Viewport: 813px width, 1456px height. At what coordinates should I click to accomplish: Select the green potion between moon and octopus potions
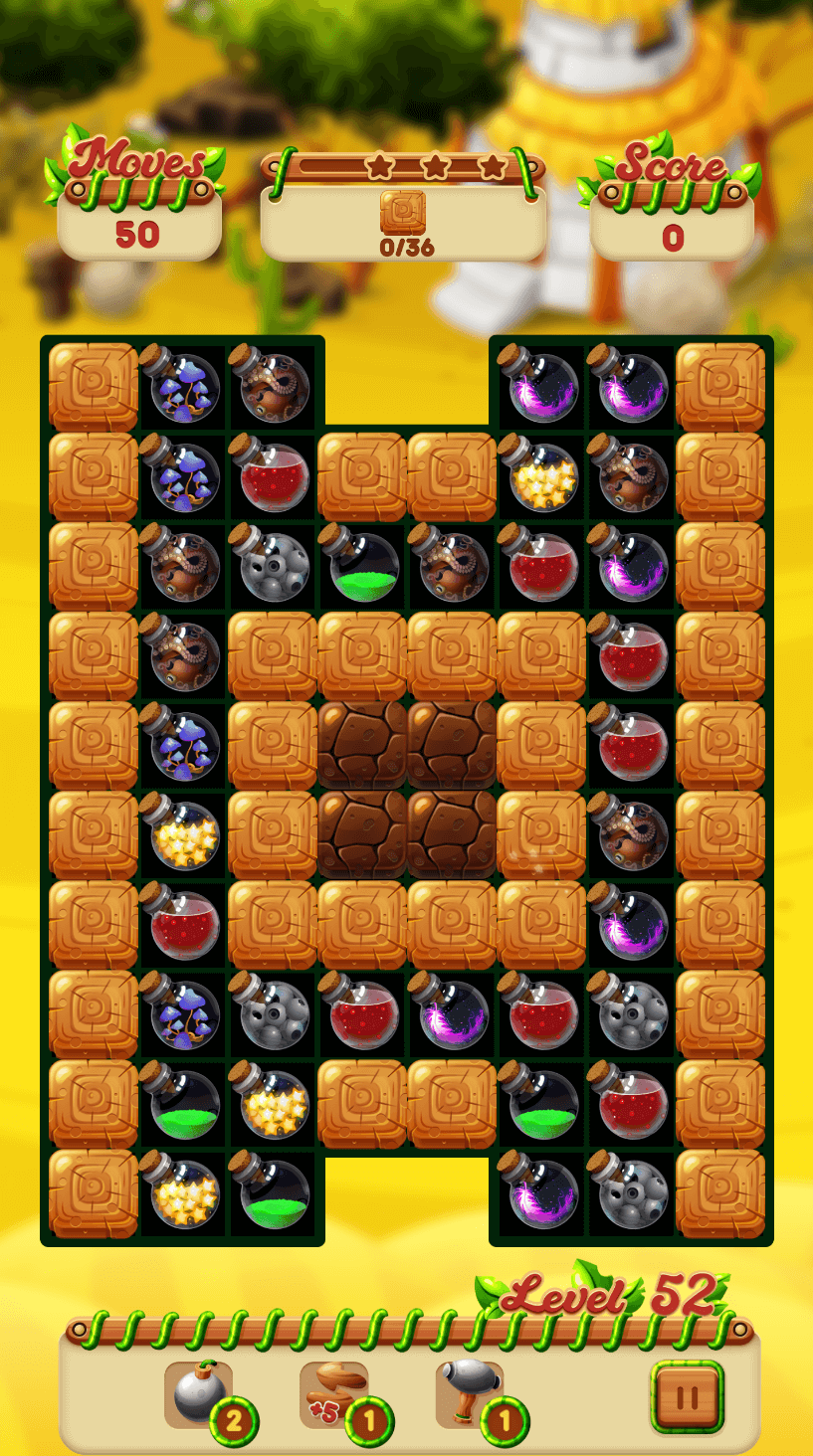point(361,566)
